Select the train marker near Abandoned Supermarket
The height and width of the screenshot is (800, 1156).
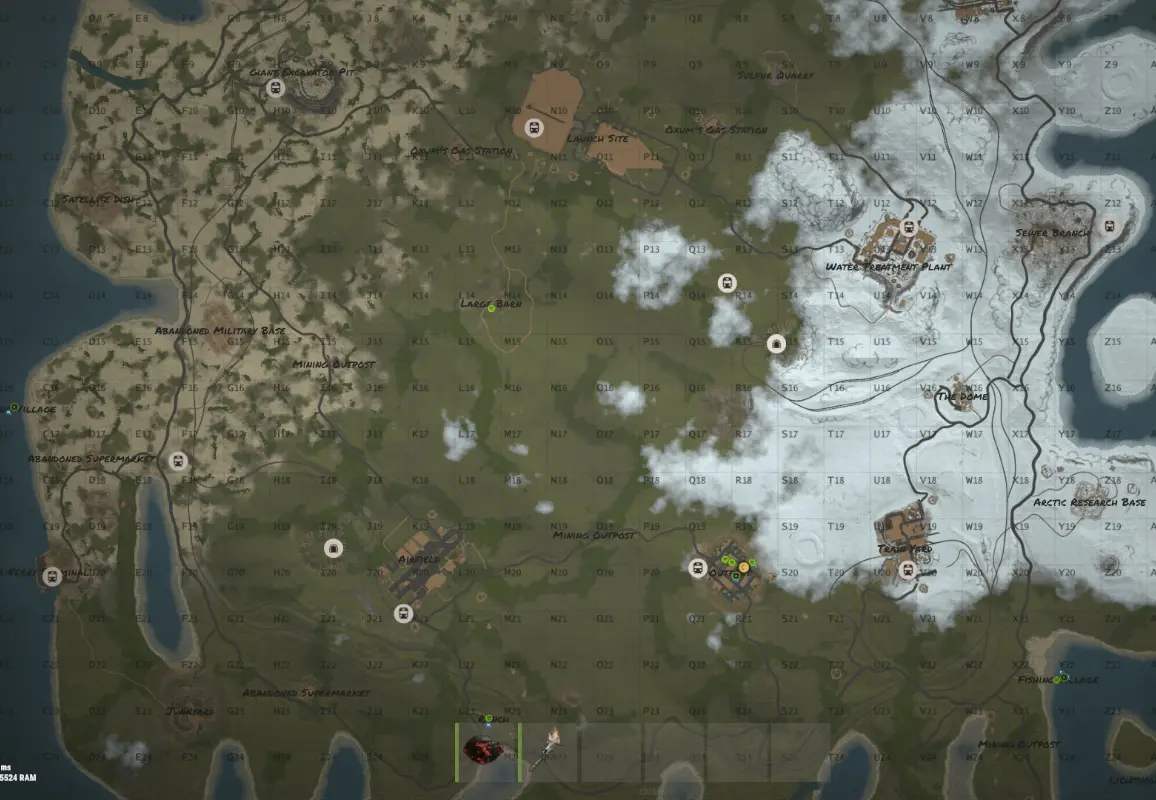pos(179,461)
